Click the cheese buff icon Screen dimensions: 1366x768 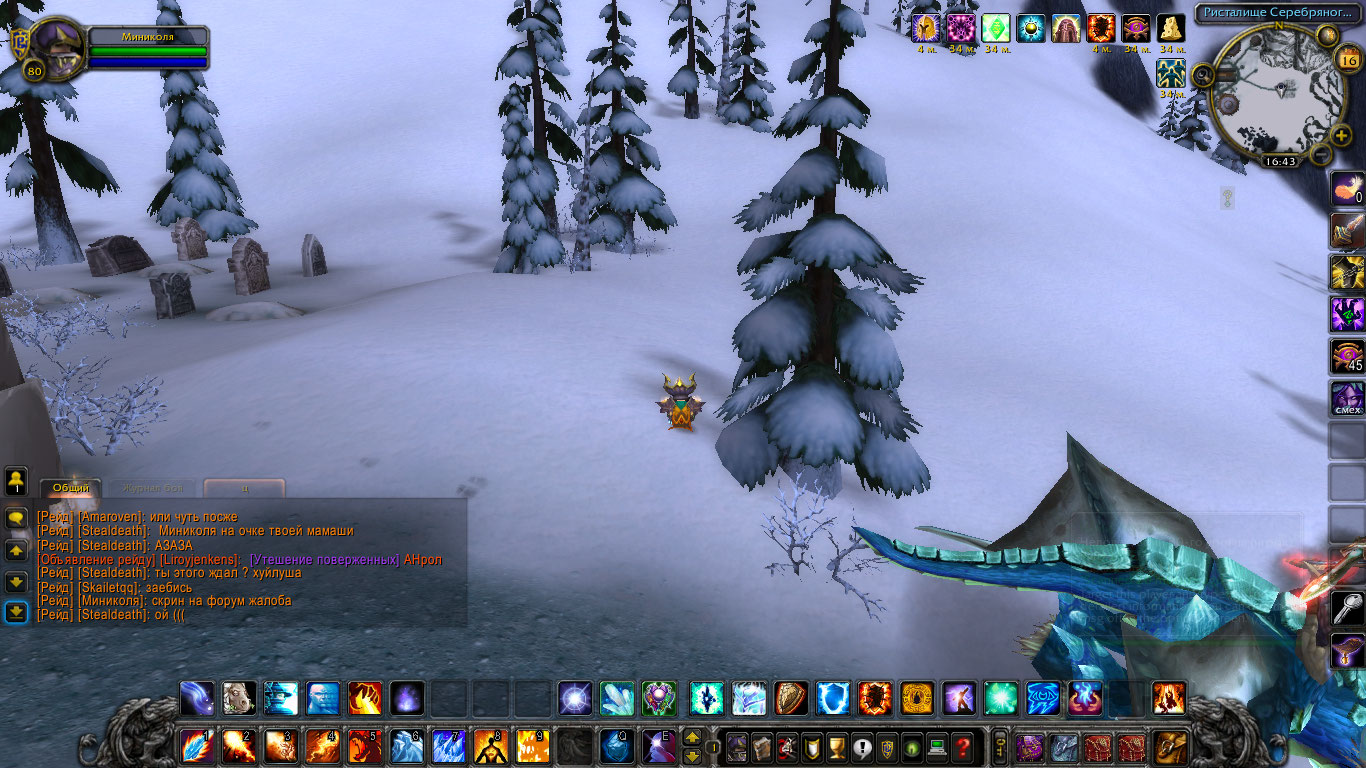(1171, 28)
